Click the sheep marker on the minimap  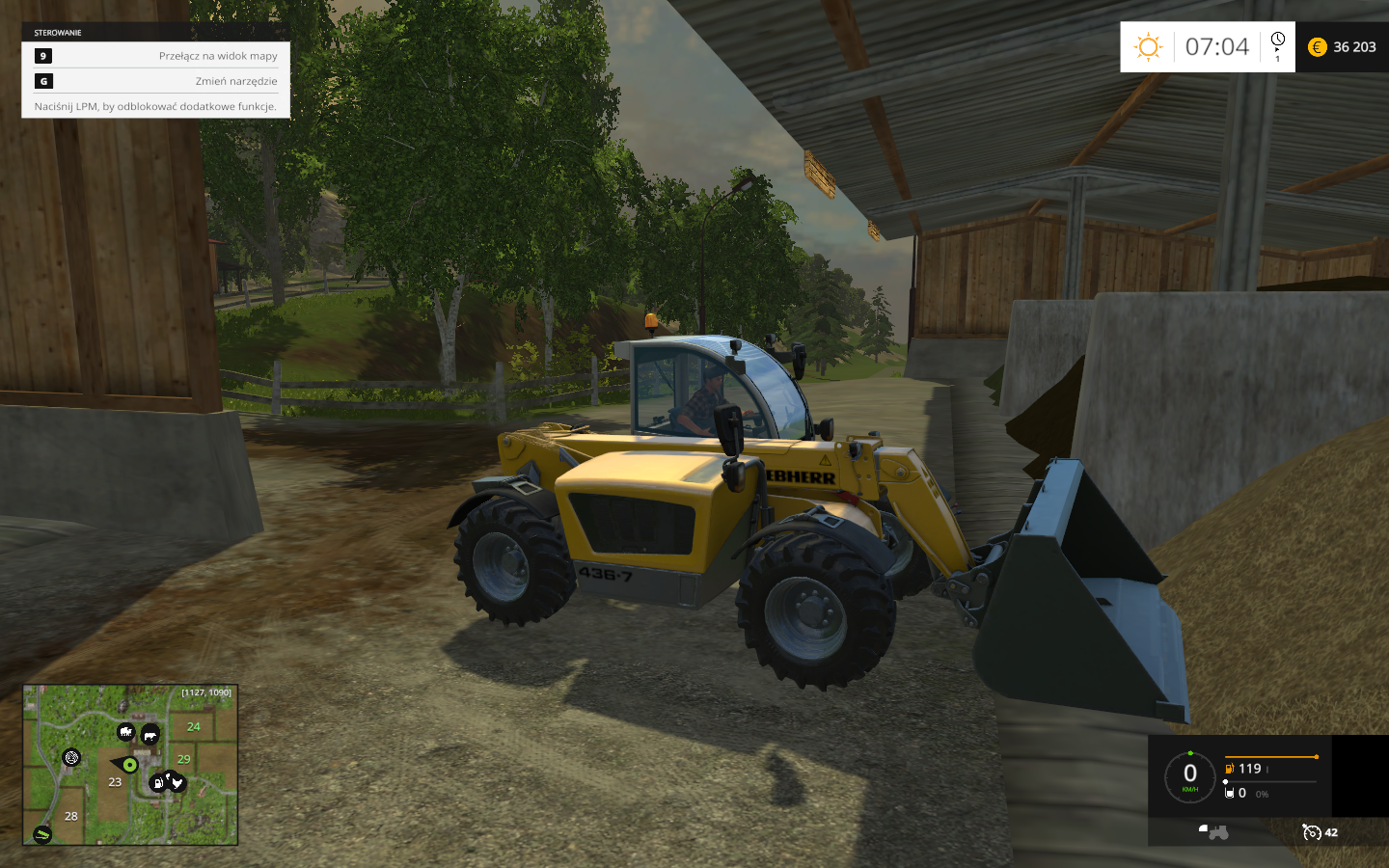point(126,733)
